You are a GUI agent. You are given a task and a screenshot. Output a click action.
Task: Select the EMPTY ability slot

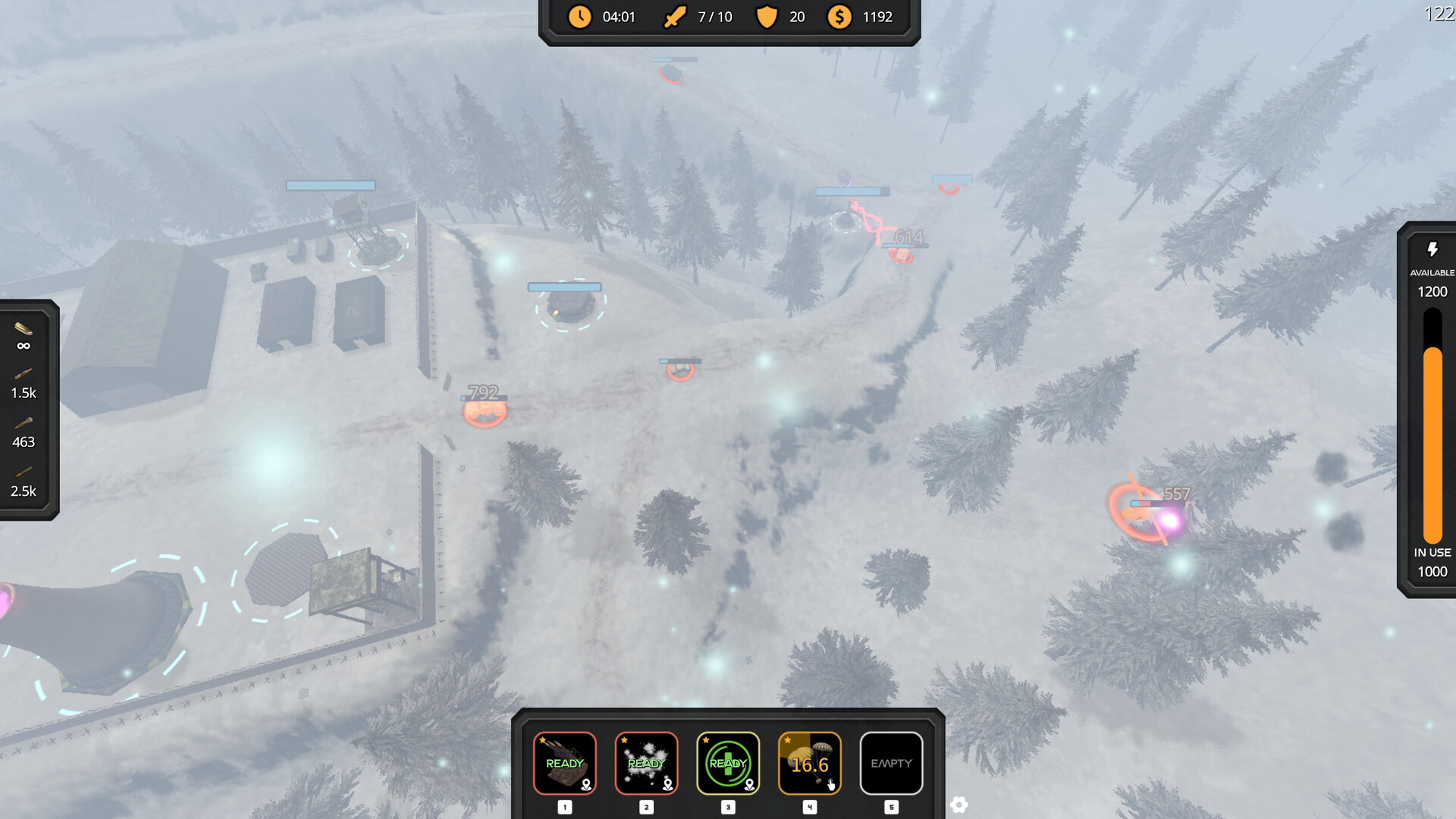tap(891, 763)
